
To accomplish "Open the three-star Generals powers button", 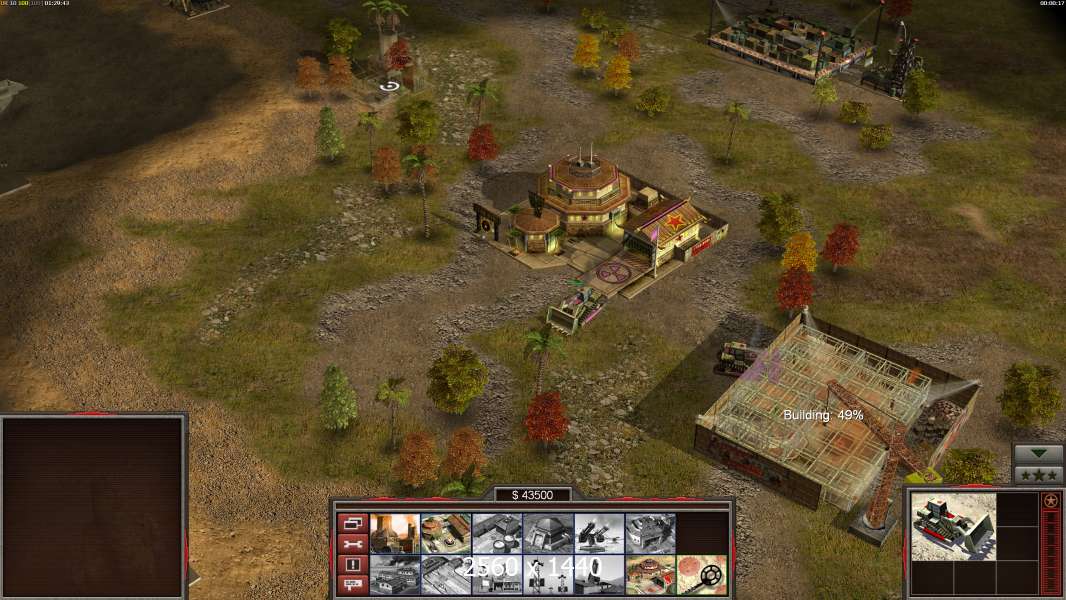I will pos(1038,474).
